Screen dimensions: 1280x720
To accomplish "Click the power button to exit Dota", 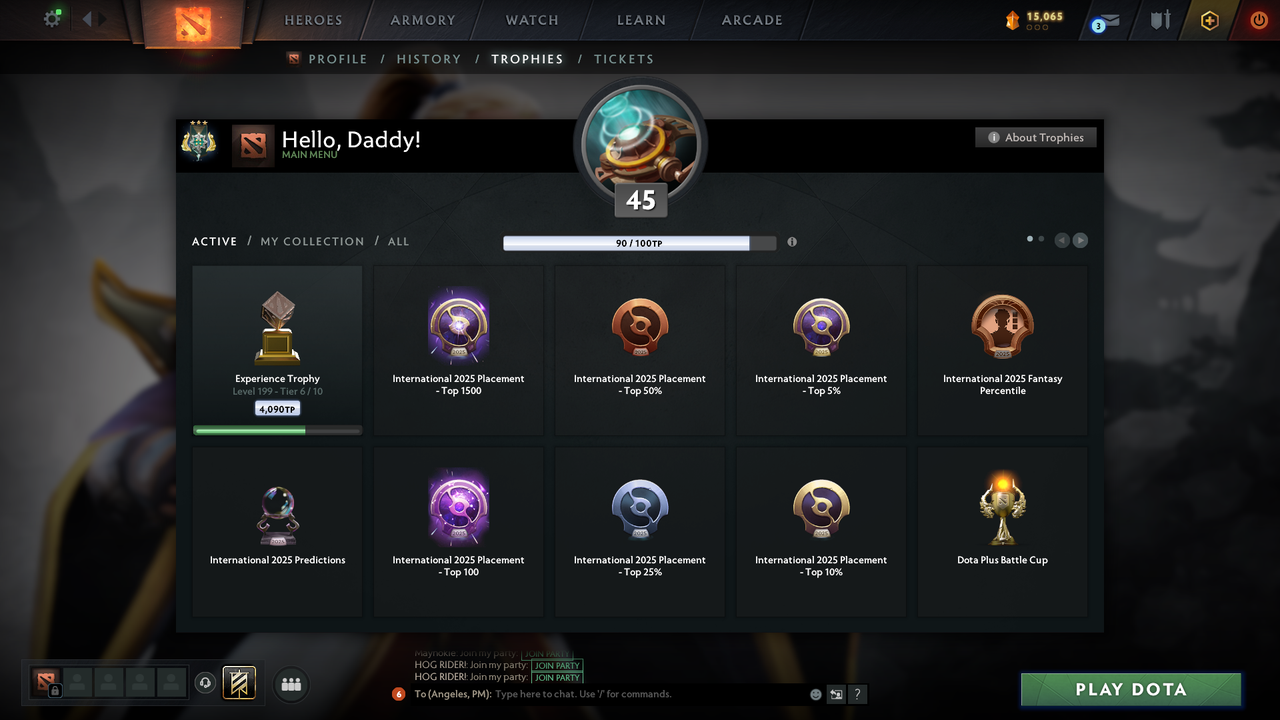I will (1258, 18).
